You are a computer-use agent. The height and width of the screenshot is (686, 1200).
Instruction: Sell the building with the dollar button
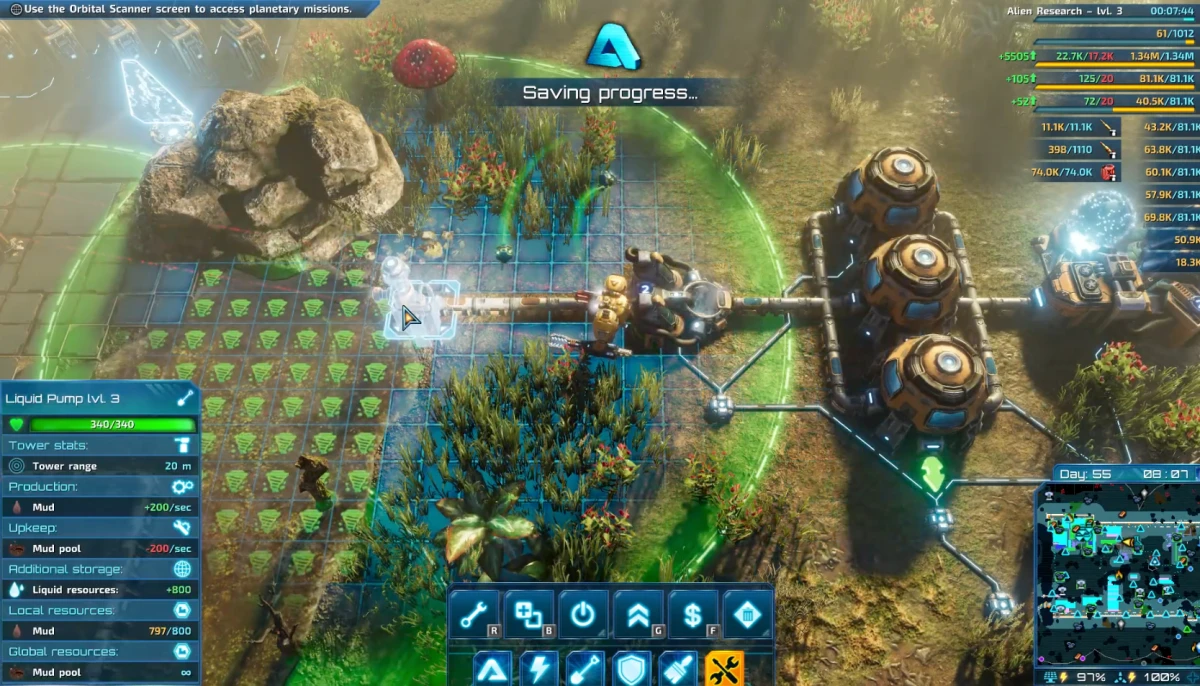[692, 615]
